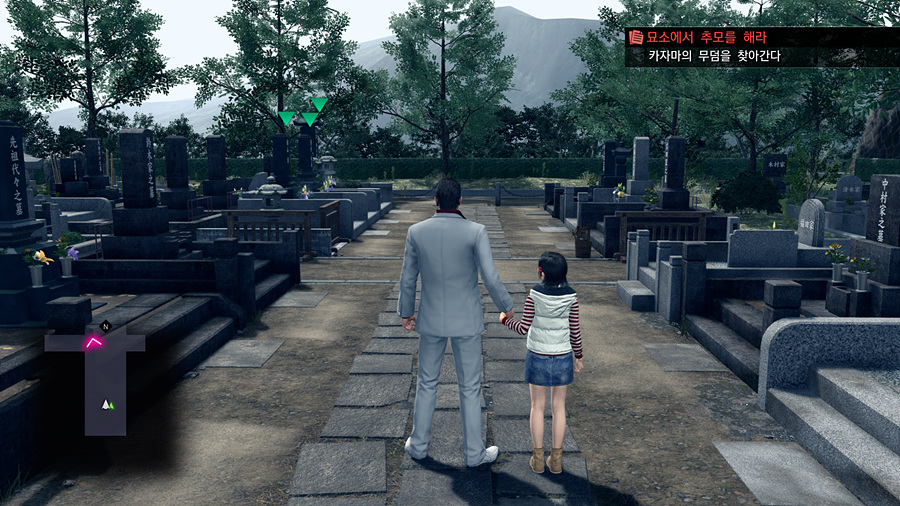Click the player arrow on the minimap
This screenshot has width=900, height=506.
point(107,404)
